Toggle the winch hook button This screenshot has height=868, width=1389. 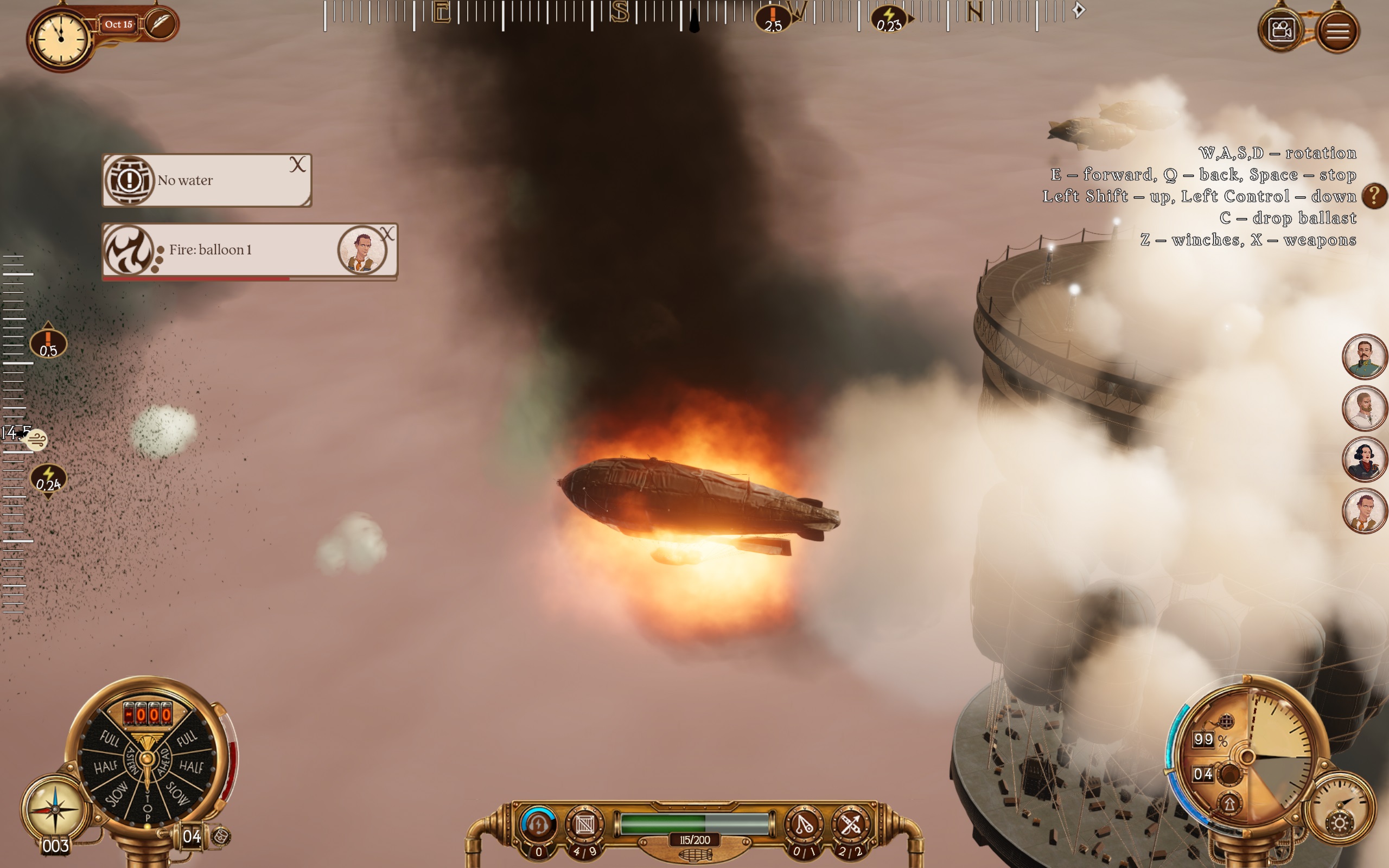[x=803, y=825]
